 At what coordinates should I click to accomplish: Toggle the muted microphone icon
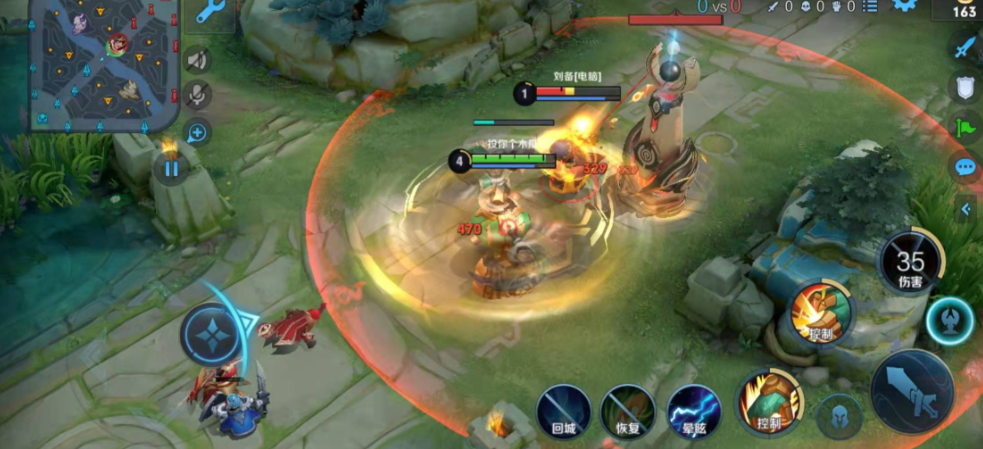pyautogui.click(x=198, y=96)
